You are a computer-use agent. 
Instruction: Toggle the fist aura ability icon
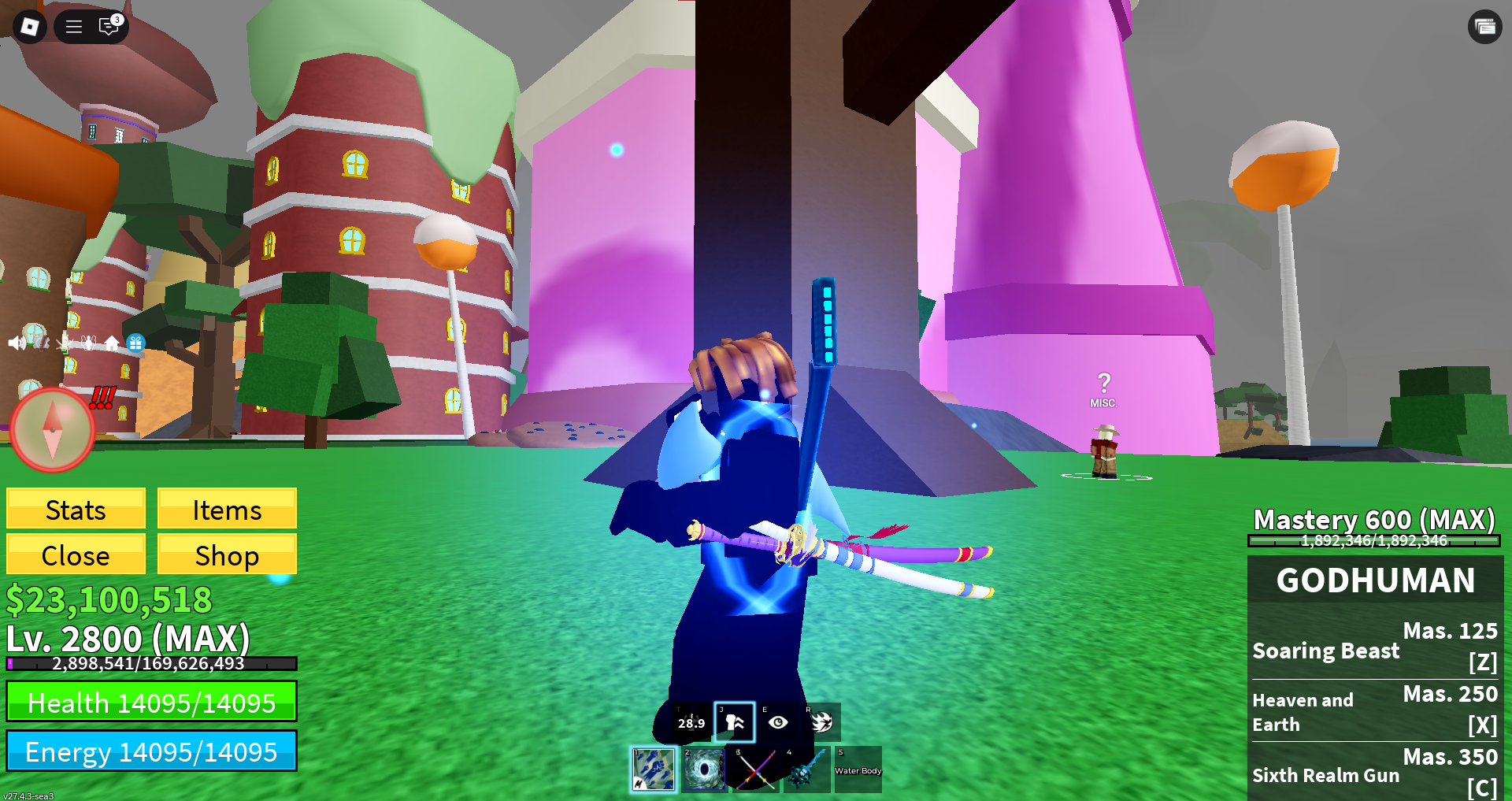click(735, 722)
